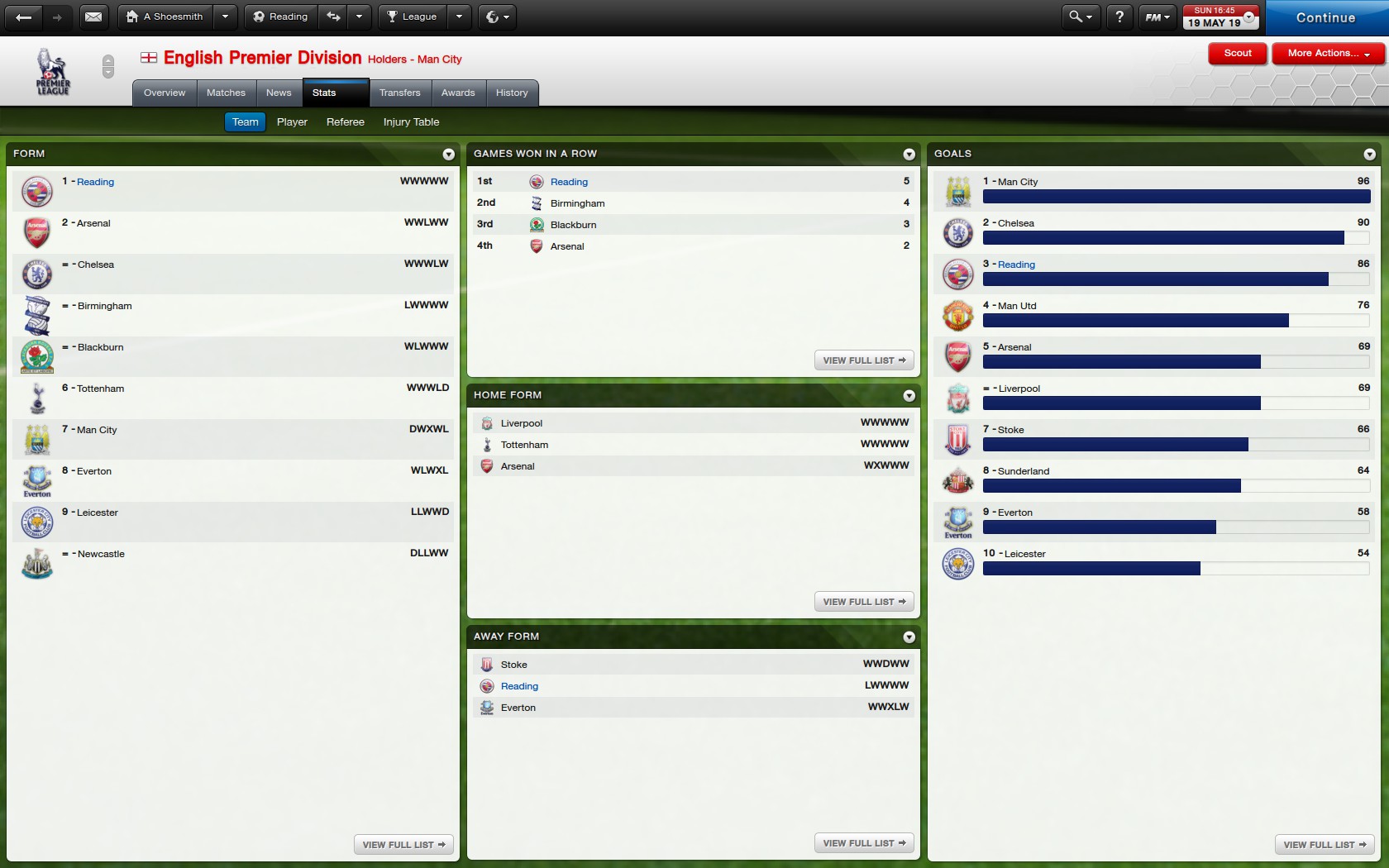
Task: Show the Awards tab
Action: 458,93
